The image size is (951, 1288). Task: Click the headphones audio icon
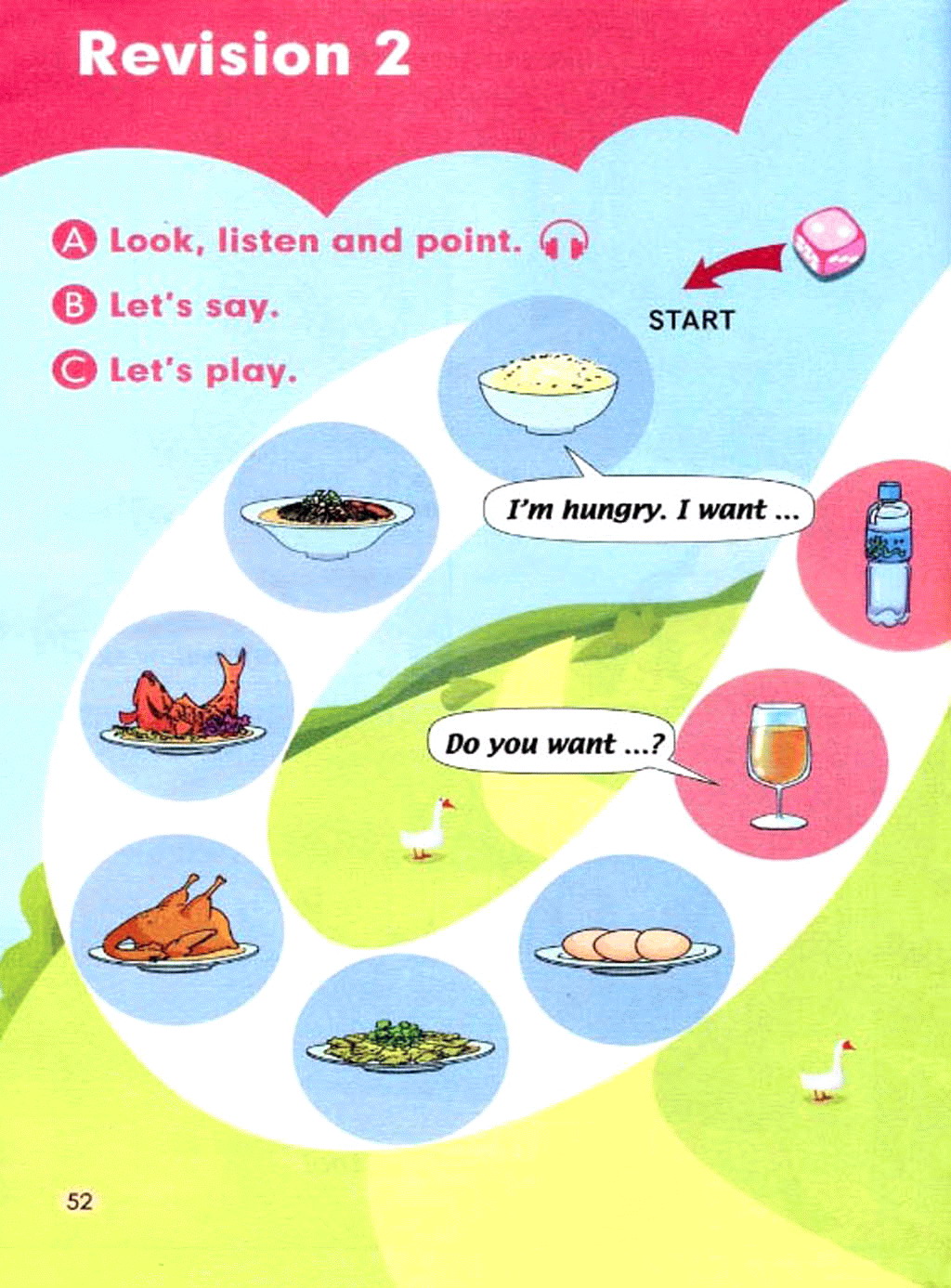[x=564, y=241]
